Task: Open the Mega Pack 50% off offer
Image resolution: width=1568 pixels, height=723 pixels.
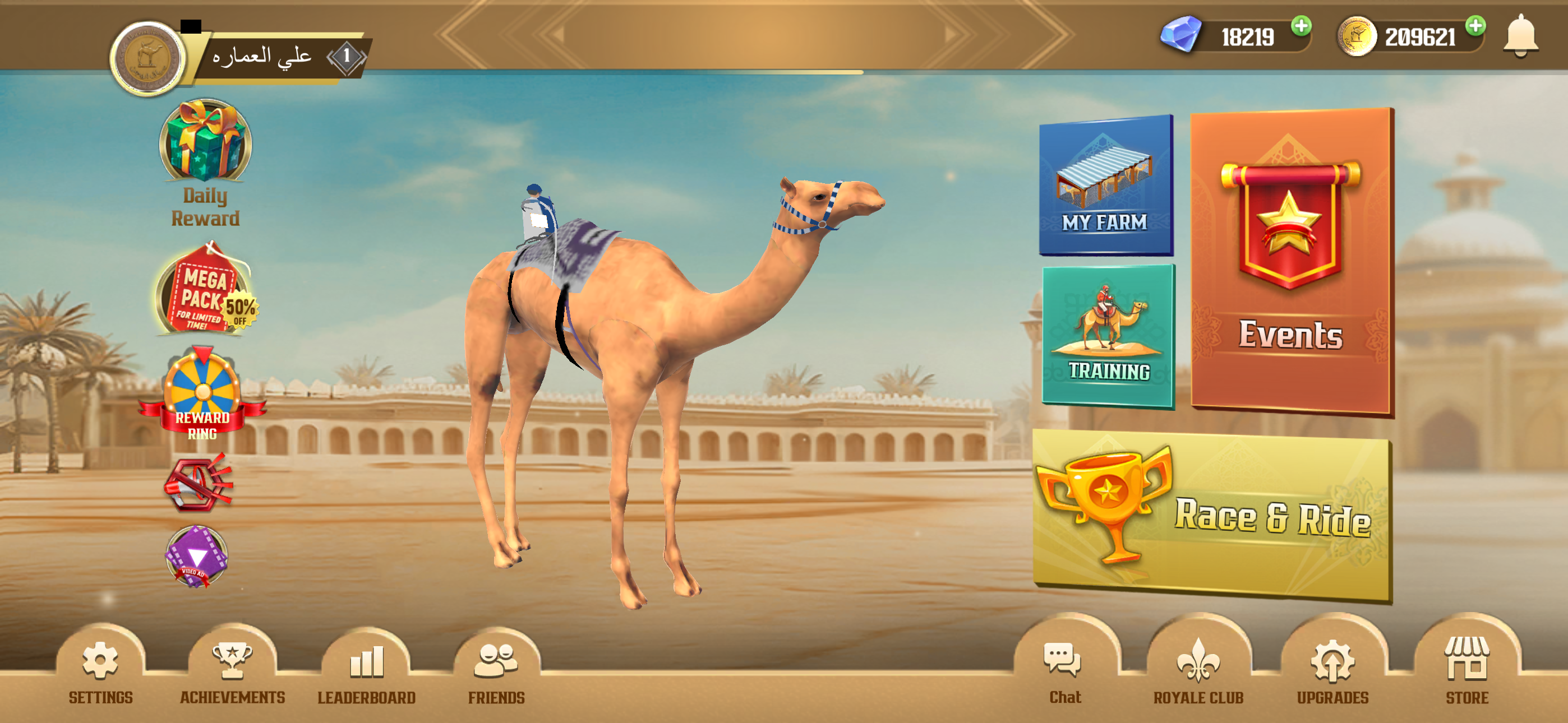Action: coord(205,291)
